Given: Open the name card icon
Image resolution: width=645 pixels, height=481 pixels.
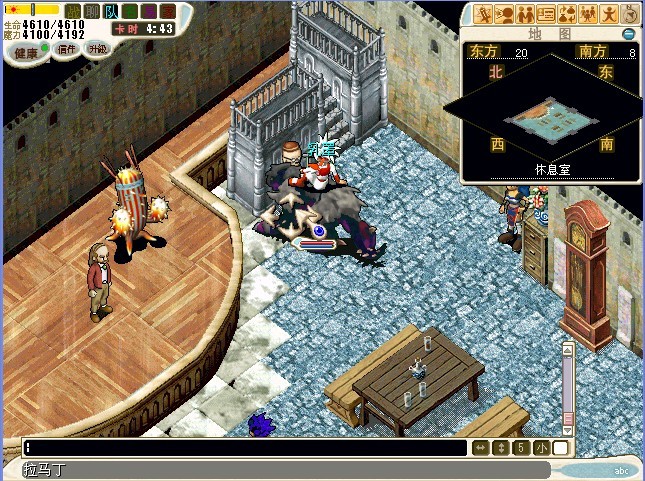Looking at the screenshot, I should tap(546, 14).
